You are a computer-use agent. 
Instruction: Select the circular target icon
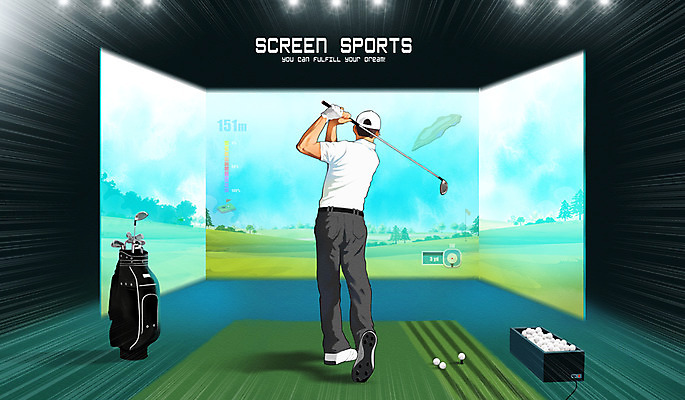(x=452, y=257)
